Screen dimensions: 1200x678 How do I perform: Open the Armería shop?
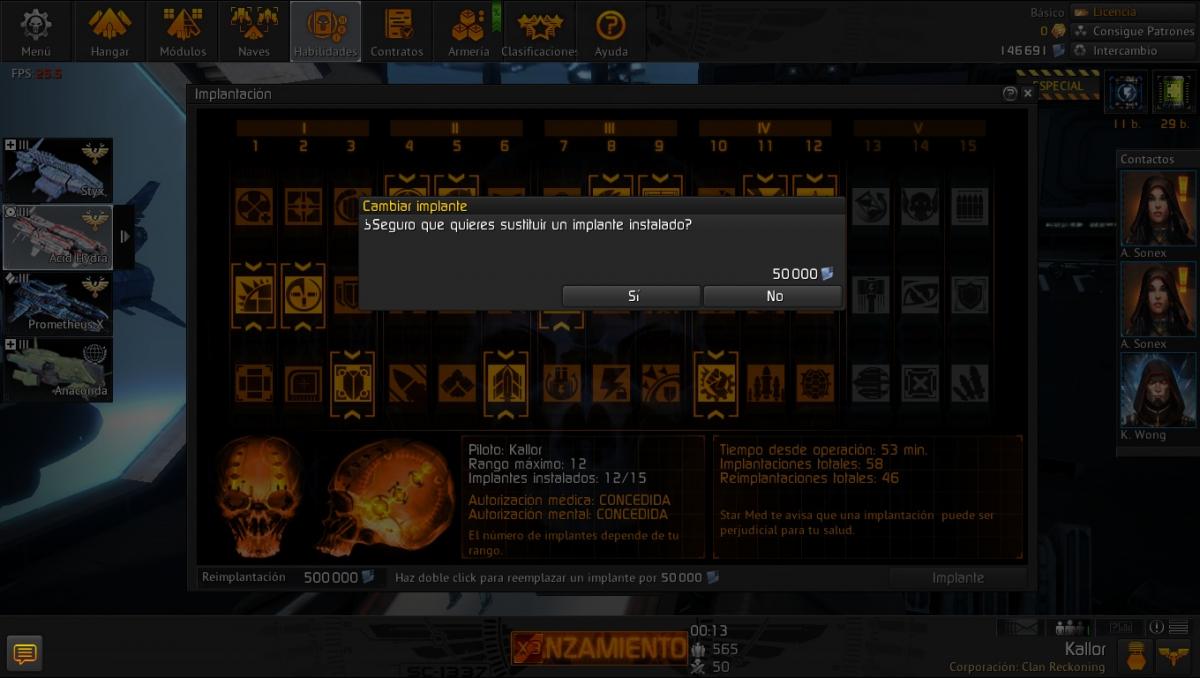[x=468, y=32]
